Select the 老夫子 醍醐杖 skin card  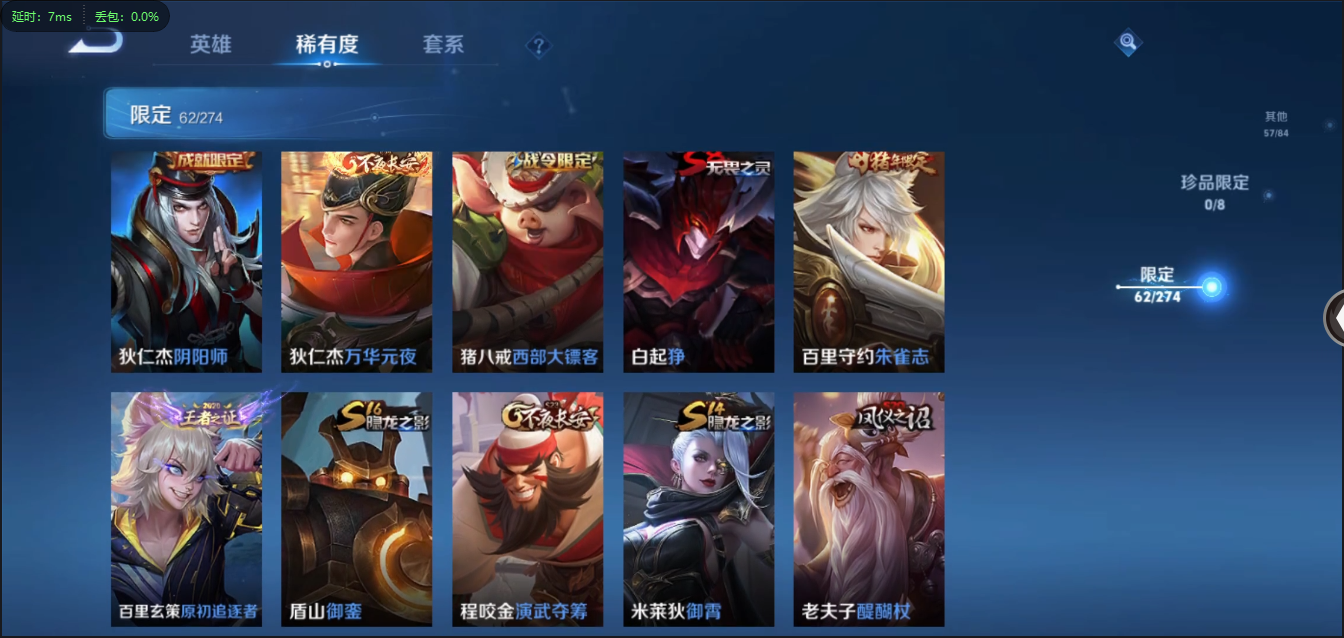pyautogui.click(x=869, y=509)
